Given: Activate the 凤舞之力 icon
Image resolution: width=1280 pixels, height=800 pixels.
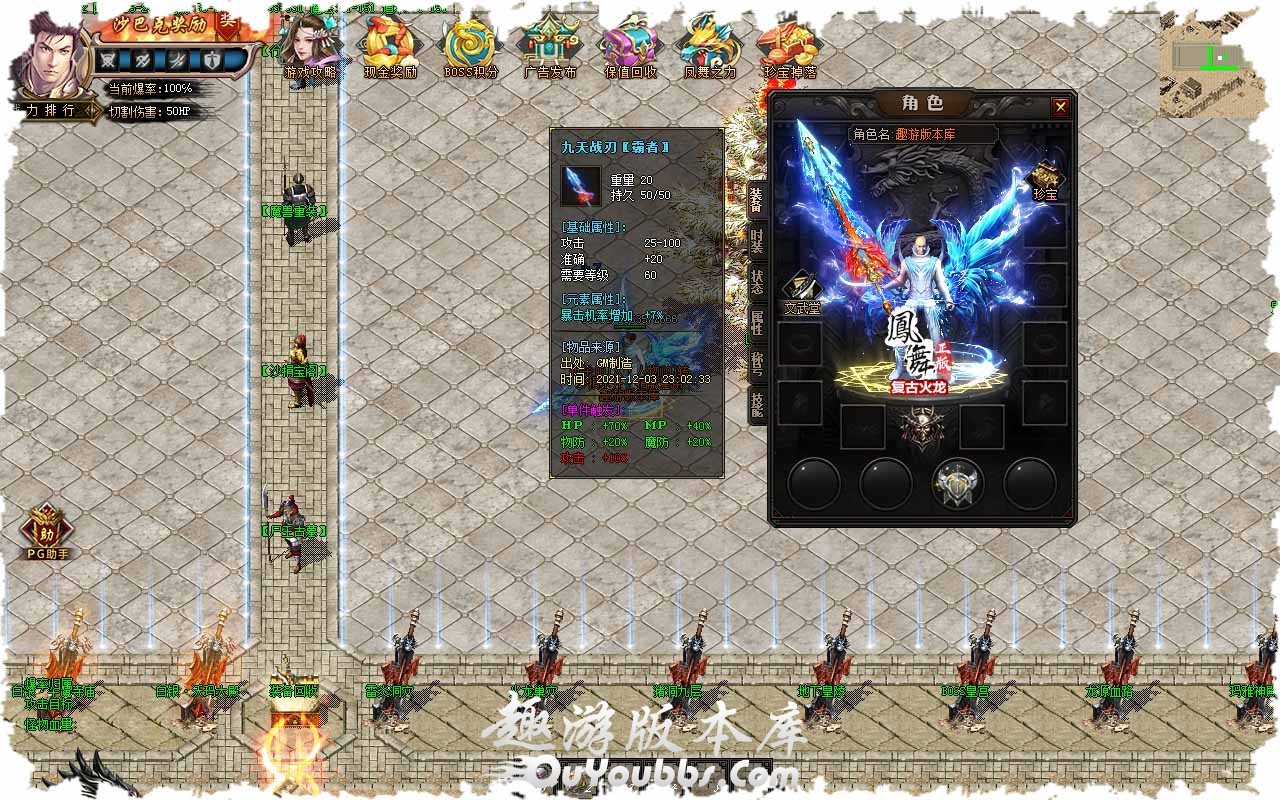Looking at the screenshot, I should pyautogui.click(x=709, y=45).
